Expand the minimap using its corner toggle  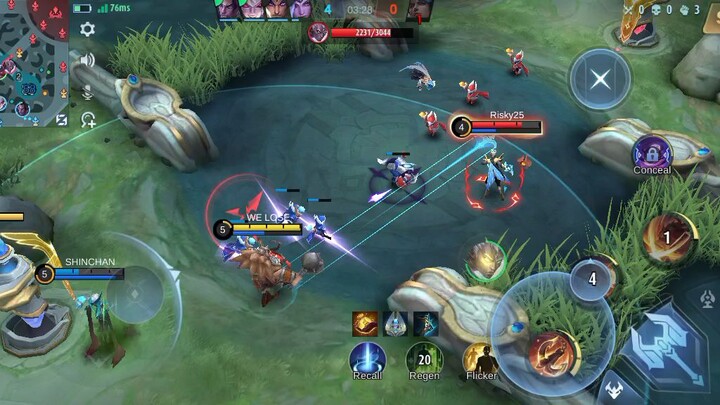[62, 120]
